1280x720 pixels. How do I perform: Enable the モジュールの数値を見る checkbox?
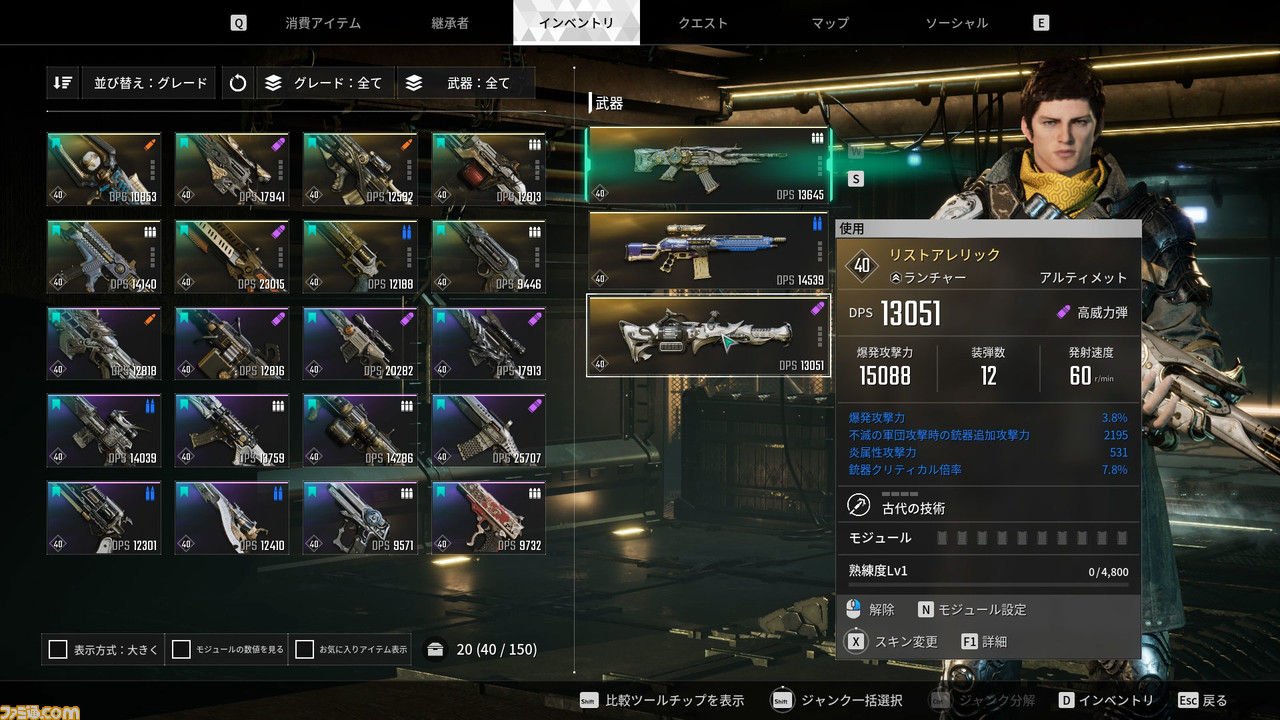click(x=181, y=650)
